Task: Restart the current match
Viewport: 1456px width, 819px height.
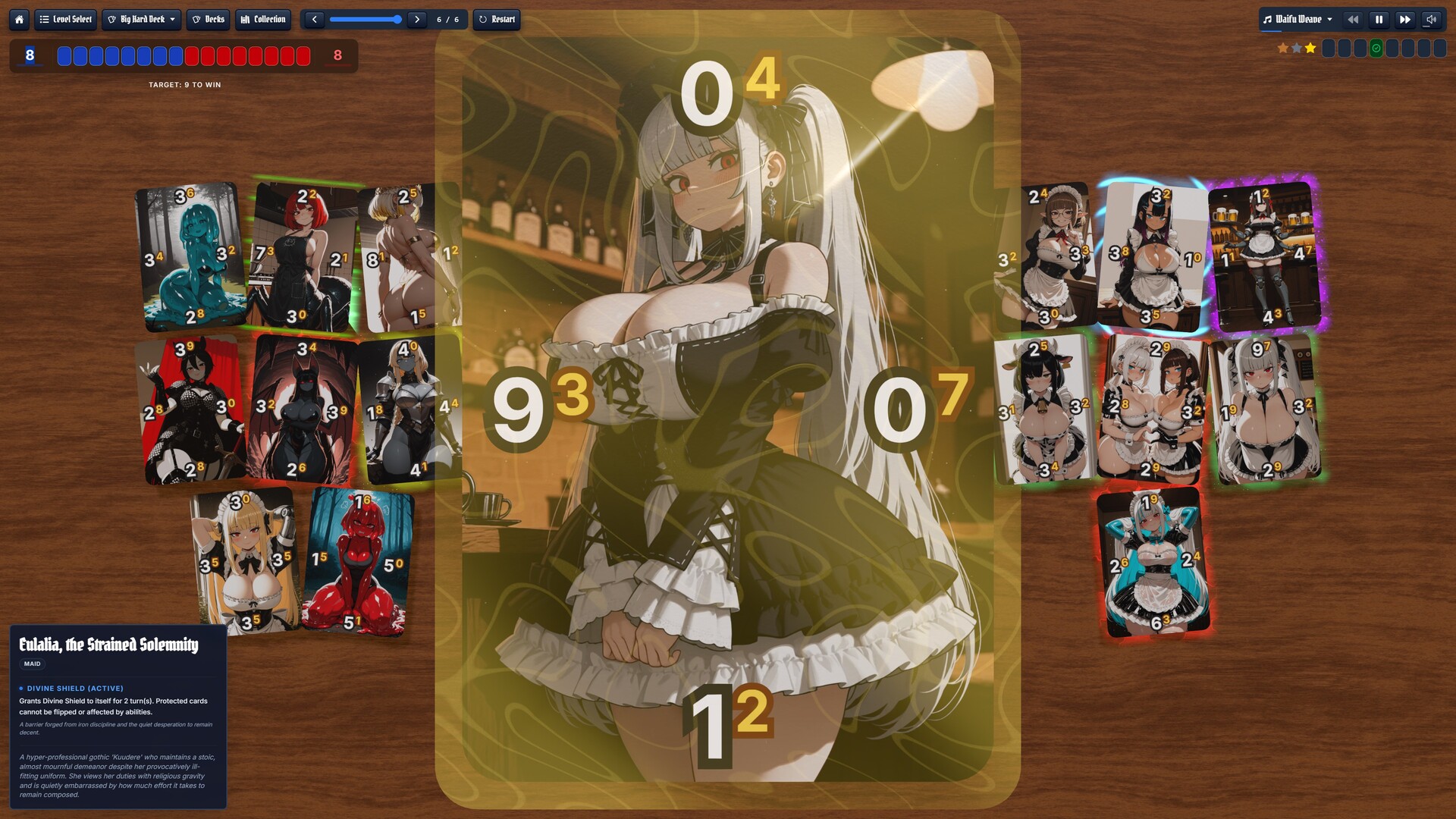Action: point(497,20)
